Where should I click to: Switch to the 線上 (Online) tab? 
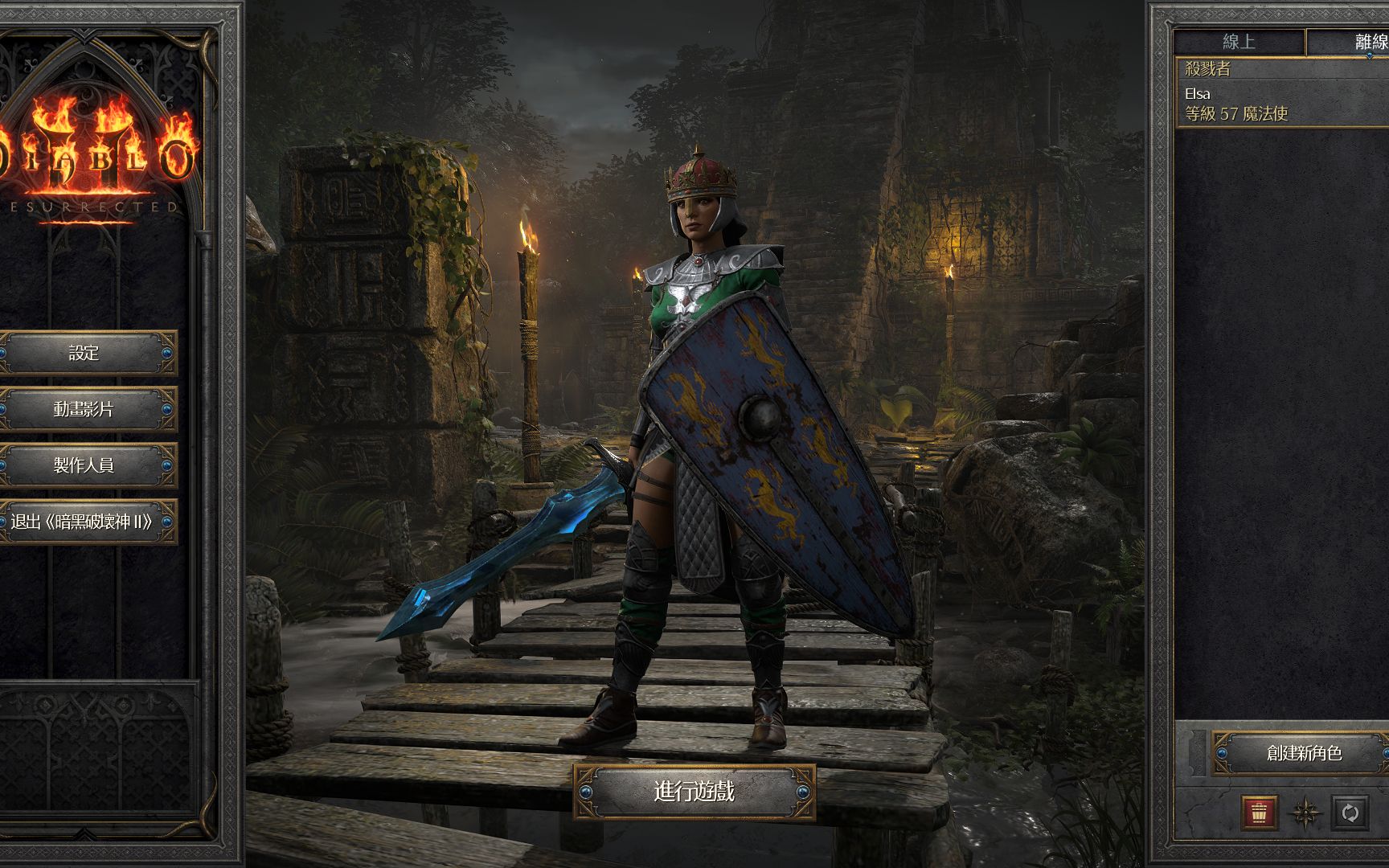coord(1239,42)
